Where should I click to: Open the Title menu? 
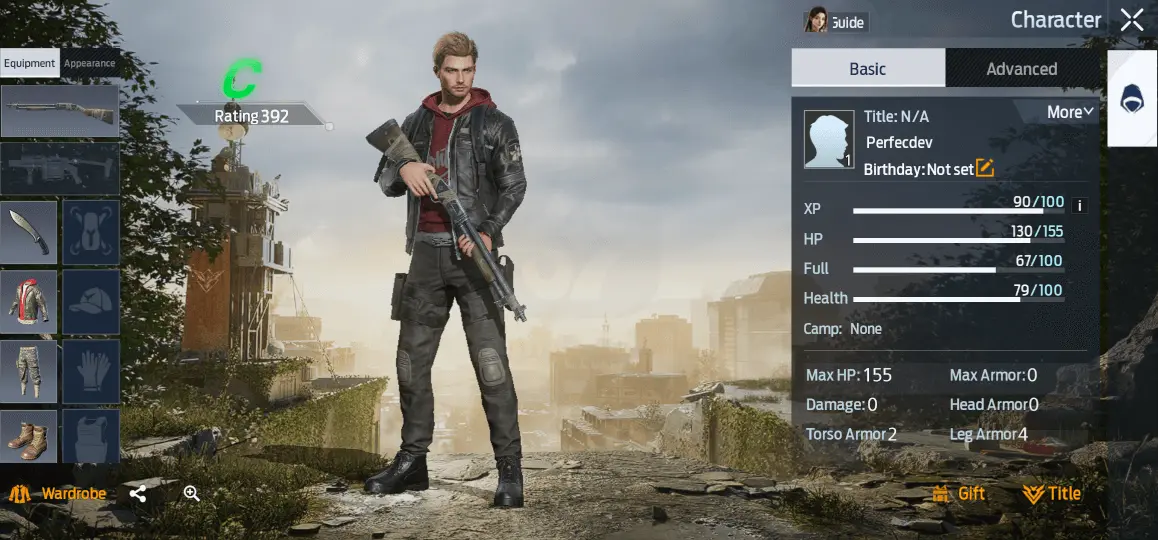pos(1051,494)
